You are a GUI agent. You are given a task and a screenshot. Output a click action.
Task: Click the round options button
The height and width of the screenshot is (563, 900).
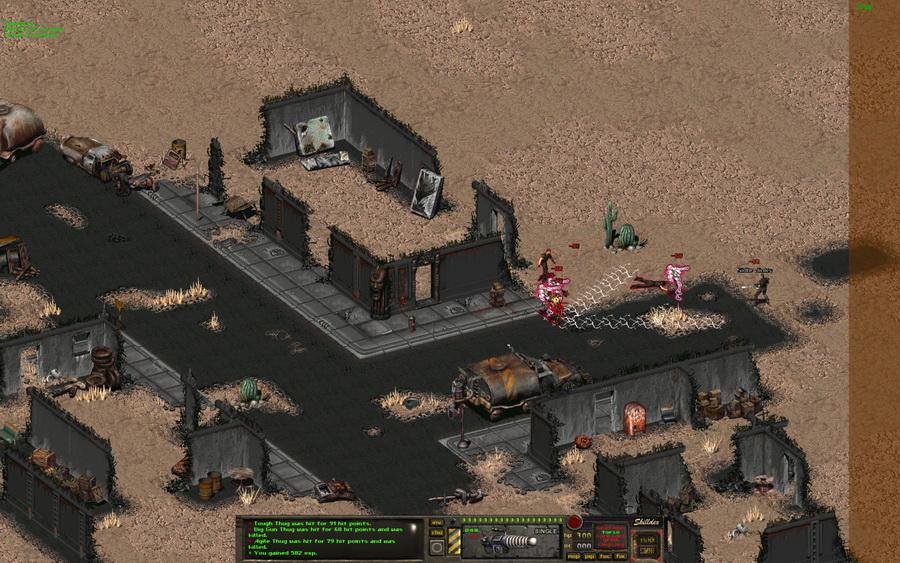pos(437,548)
